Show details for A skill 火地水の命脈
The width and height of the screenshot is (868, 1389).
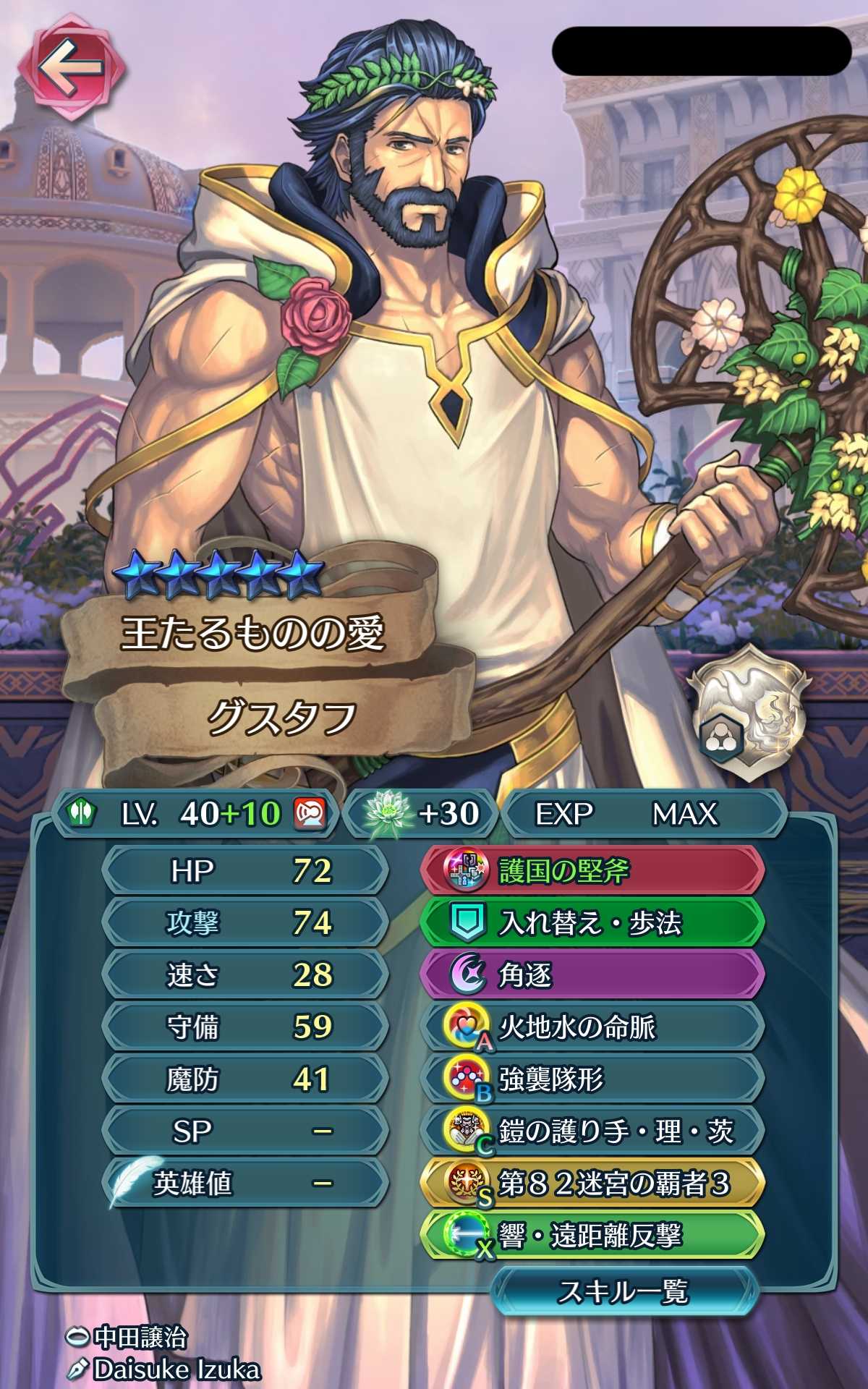tap(592, 1027)
